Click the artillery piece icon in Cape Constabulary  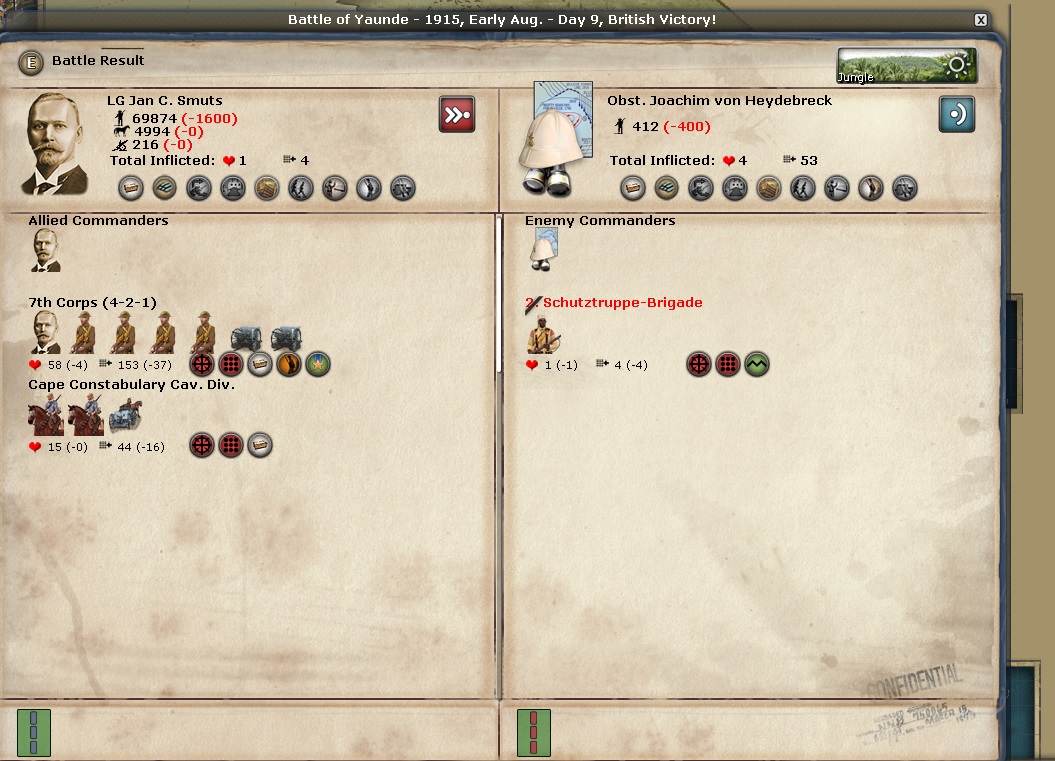[126, 415]
